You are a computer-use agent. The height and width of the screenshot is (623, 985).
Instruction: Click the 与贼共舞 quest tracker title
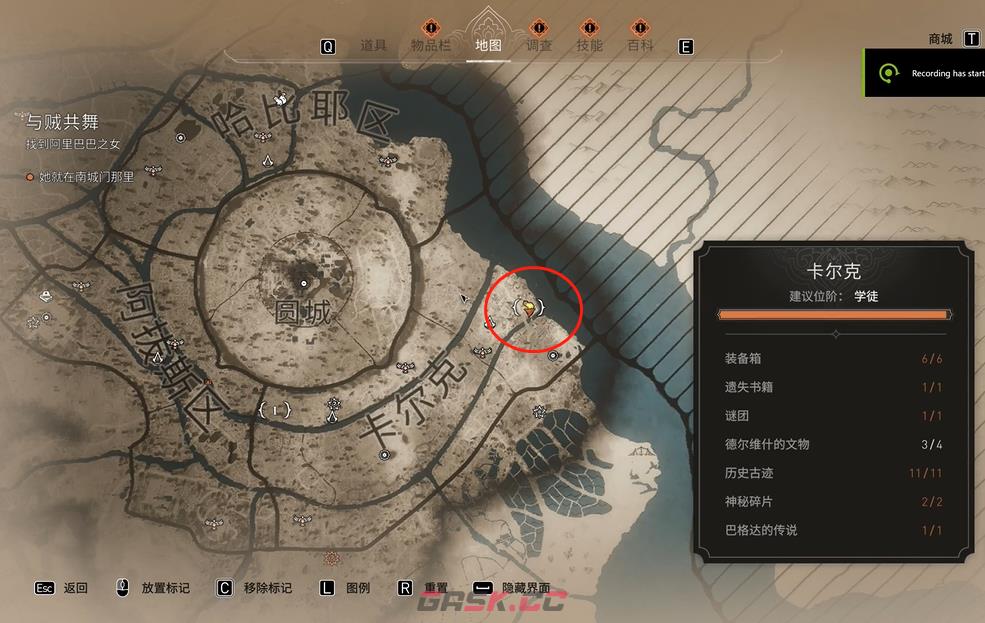62,122
